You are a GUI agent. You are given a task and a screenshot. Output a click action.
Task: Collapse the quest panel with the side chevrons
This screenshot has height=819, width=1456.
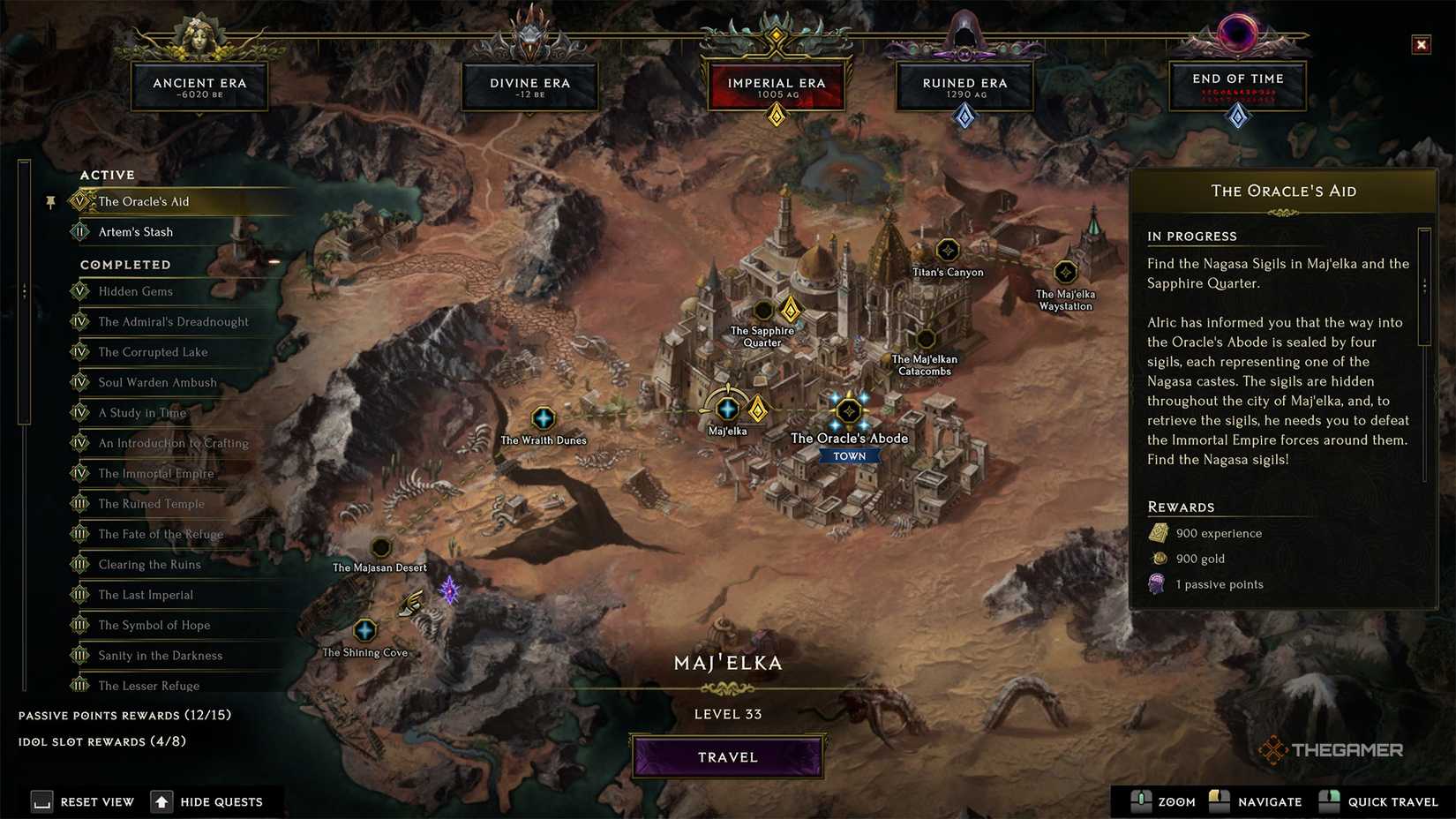point(25,289)
